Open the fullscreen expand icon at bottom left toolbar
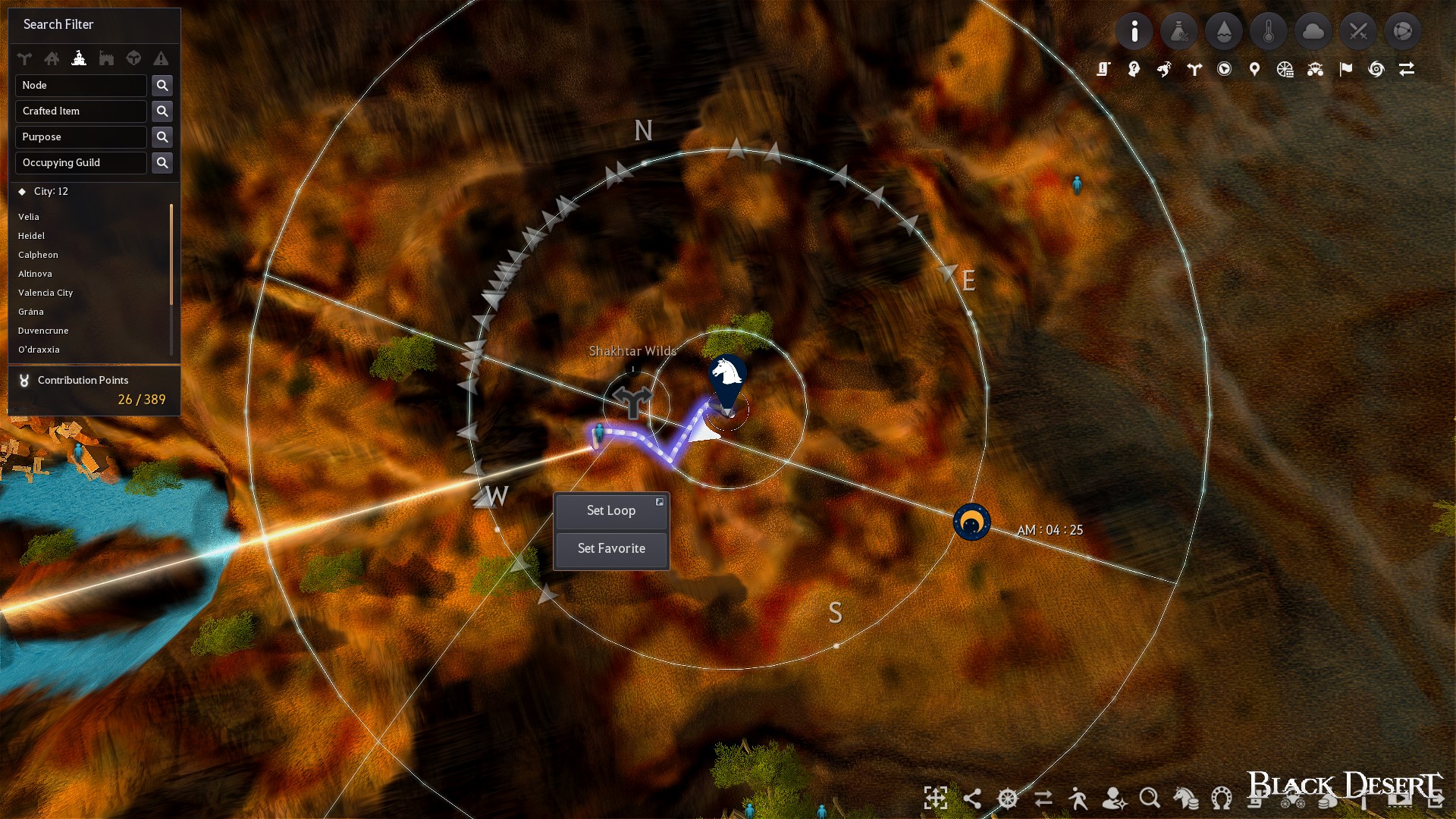Image resolution: width=1456 pixels, height=819 pixels. pyautogui.click(x=937, y=799)
